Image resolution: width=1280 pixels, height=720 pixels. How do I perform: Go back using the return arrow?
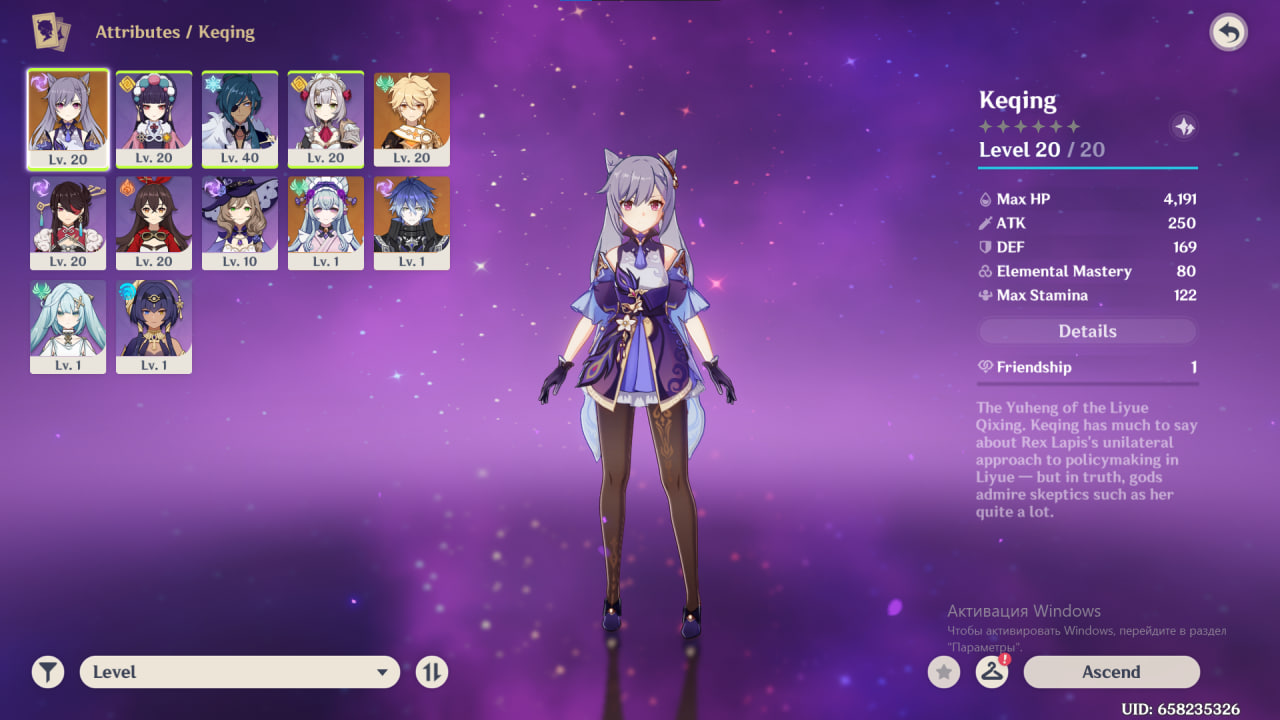point(1228,33)
